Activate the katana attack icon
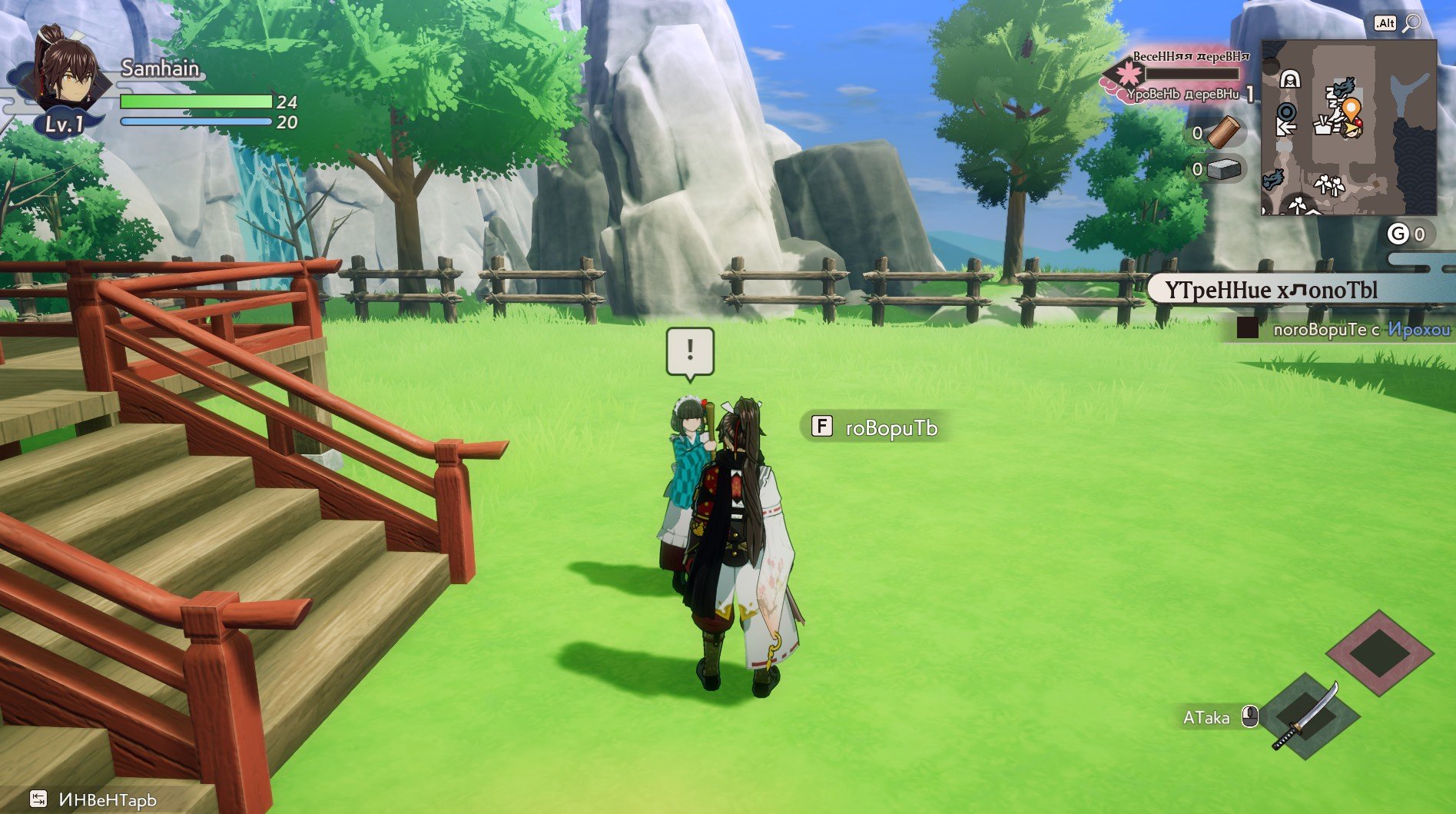Screen dimensions: 1456x814 pyautogui.click(x=1305, y=716)
